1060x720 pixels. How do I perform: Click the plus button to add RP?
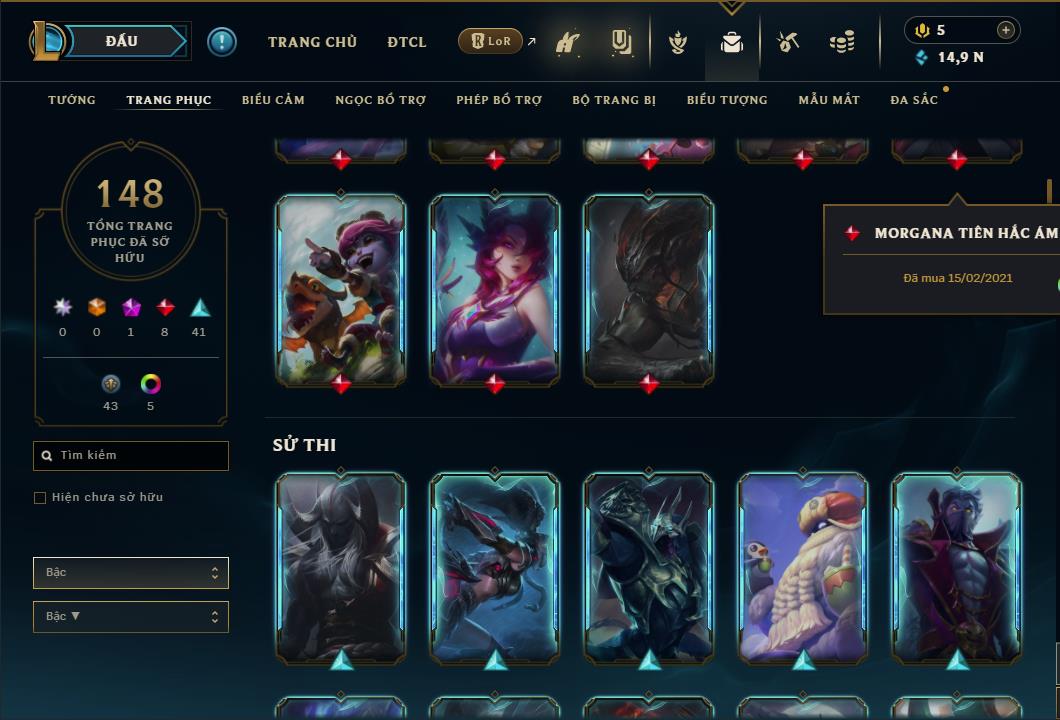point(1006,30)
